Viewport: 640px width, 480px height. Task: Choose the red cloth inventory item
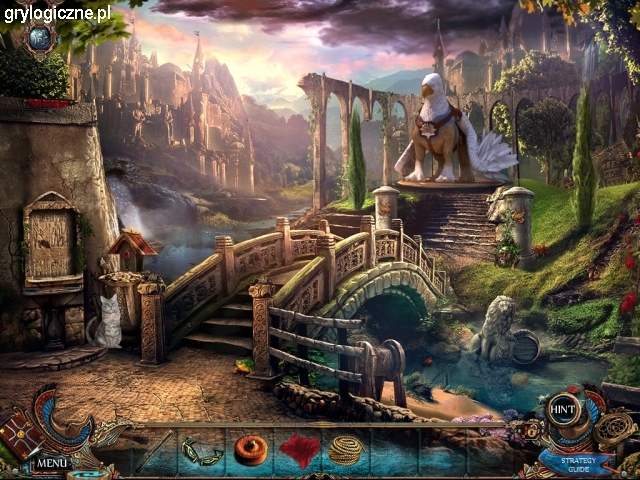(x=299, y=451)
